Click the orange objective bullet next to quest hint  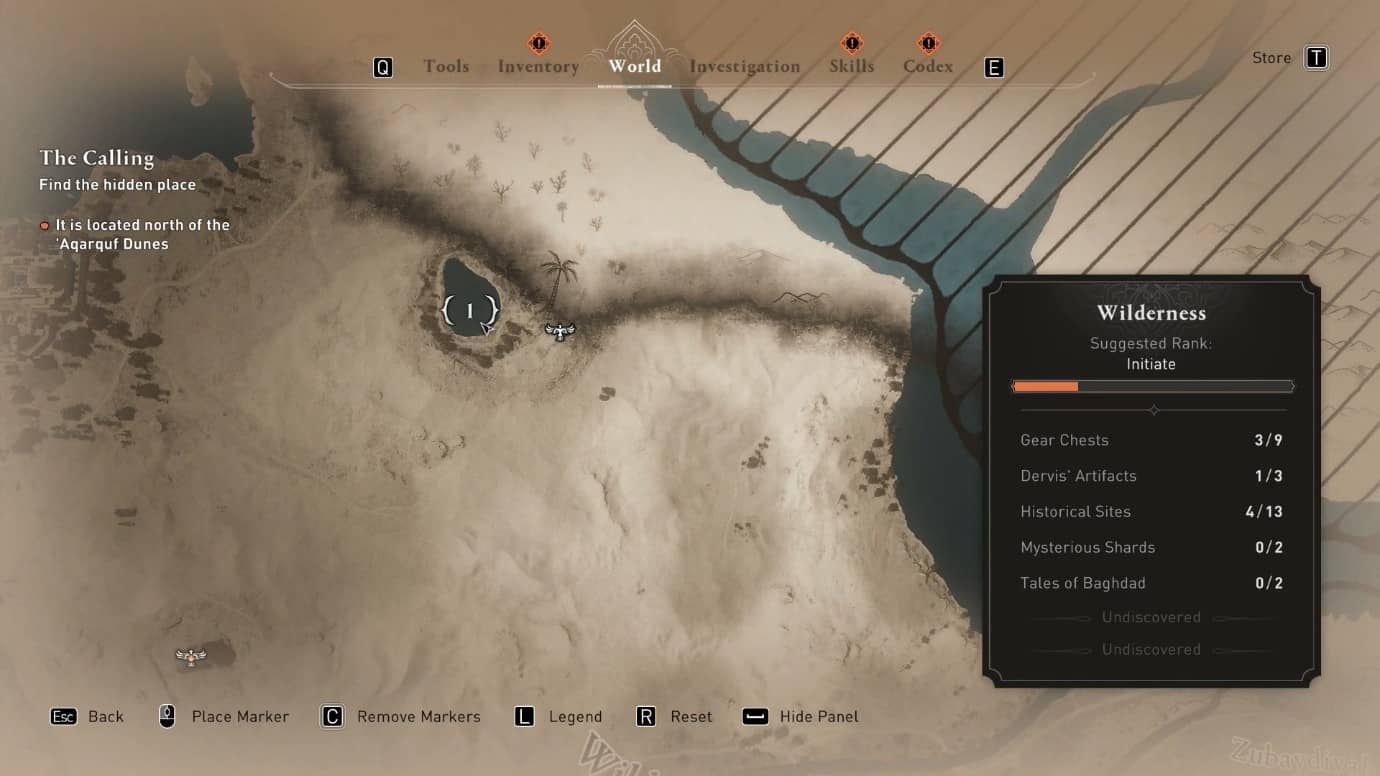tap(44, 225)
